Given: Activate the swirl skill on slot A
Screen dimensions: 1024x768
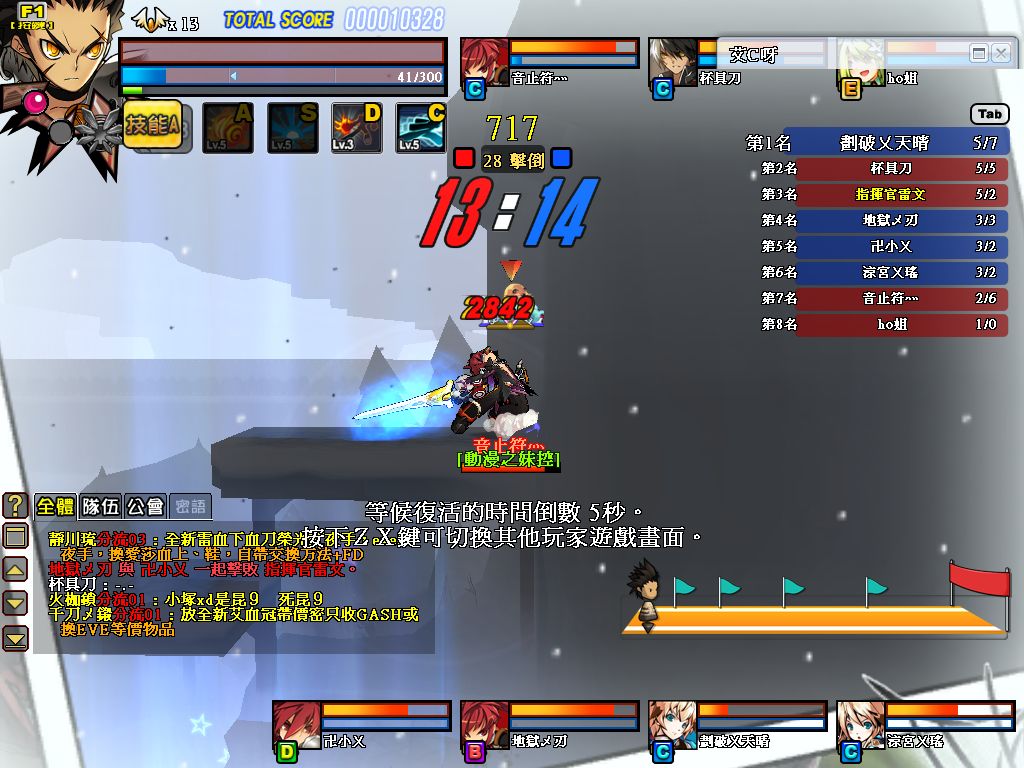Looking at the screenshot, I should point(229,128).
